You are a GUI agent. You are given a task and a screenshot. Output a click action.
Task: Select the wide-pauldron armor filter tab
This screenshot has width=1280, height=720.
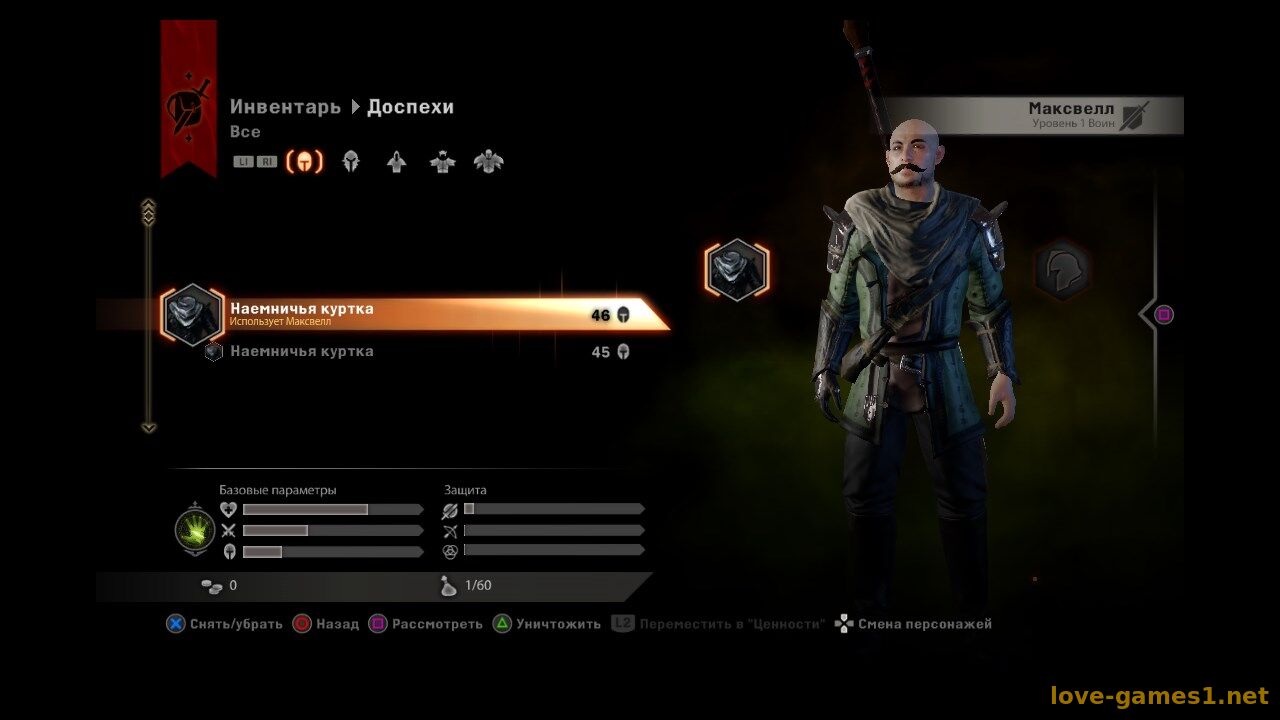coord(489,162)
